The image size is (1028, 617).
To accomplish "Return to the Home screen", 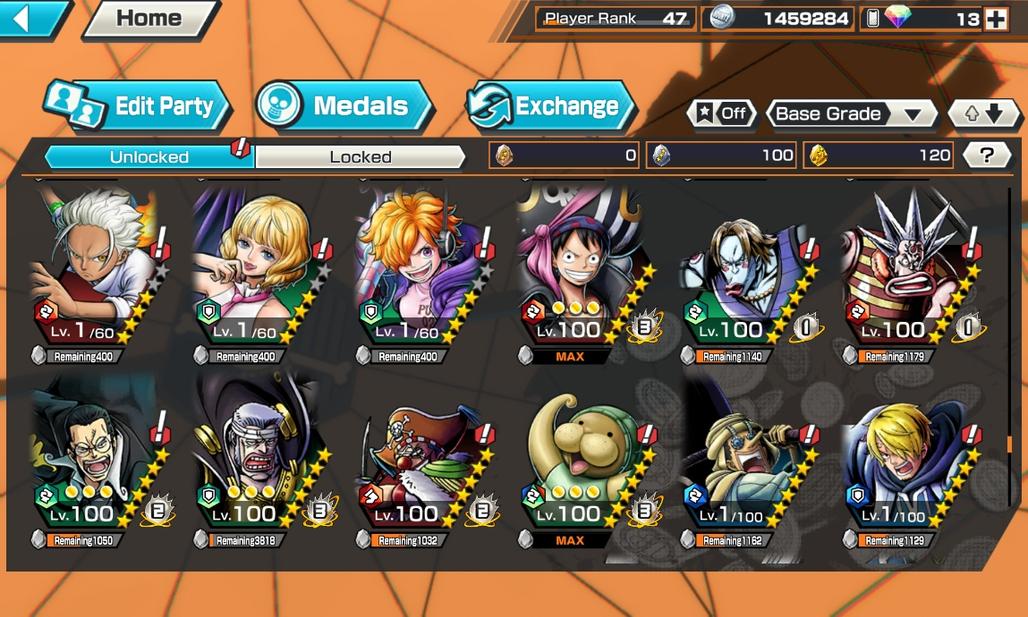I will (149, 18).
